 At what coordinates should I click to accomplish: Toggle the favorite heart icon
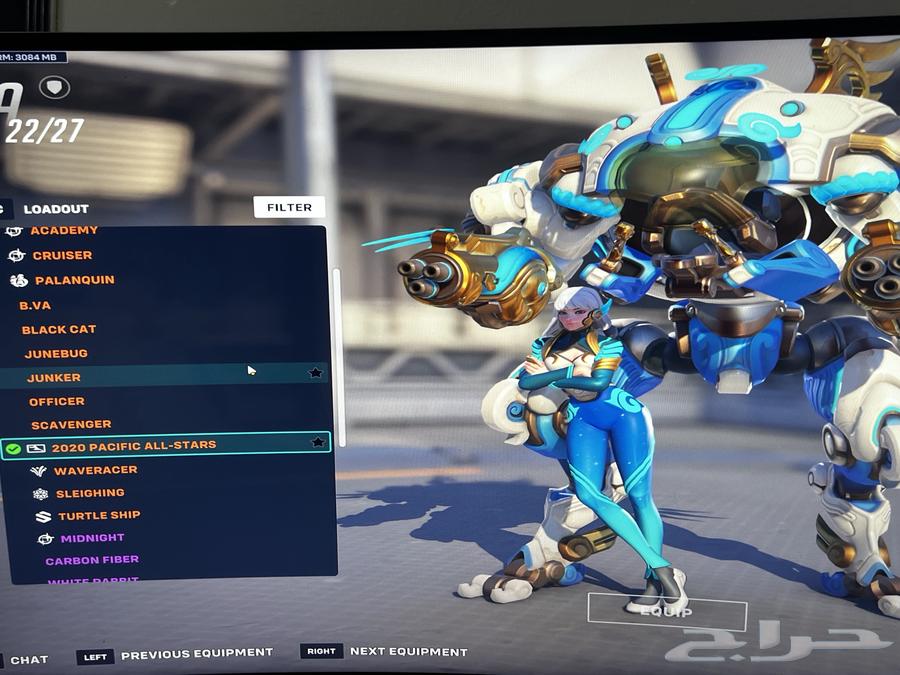[54, 87]
